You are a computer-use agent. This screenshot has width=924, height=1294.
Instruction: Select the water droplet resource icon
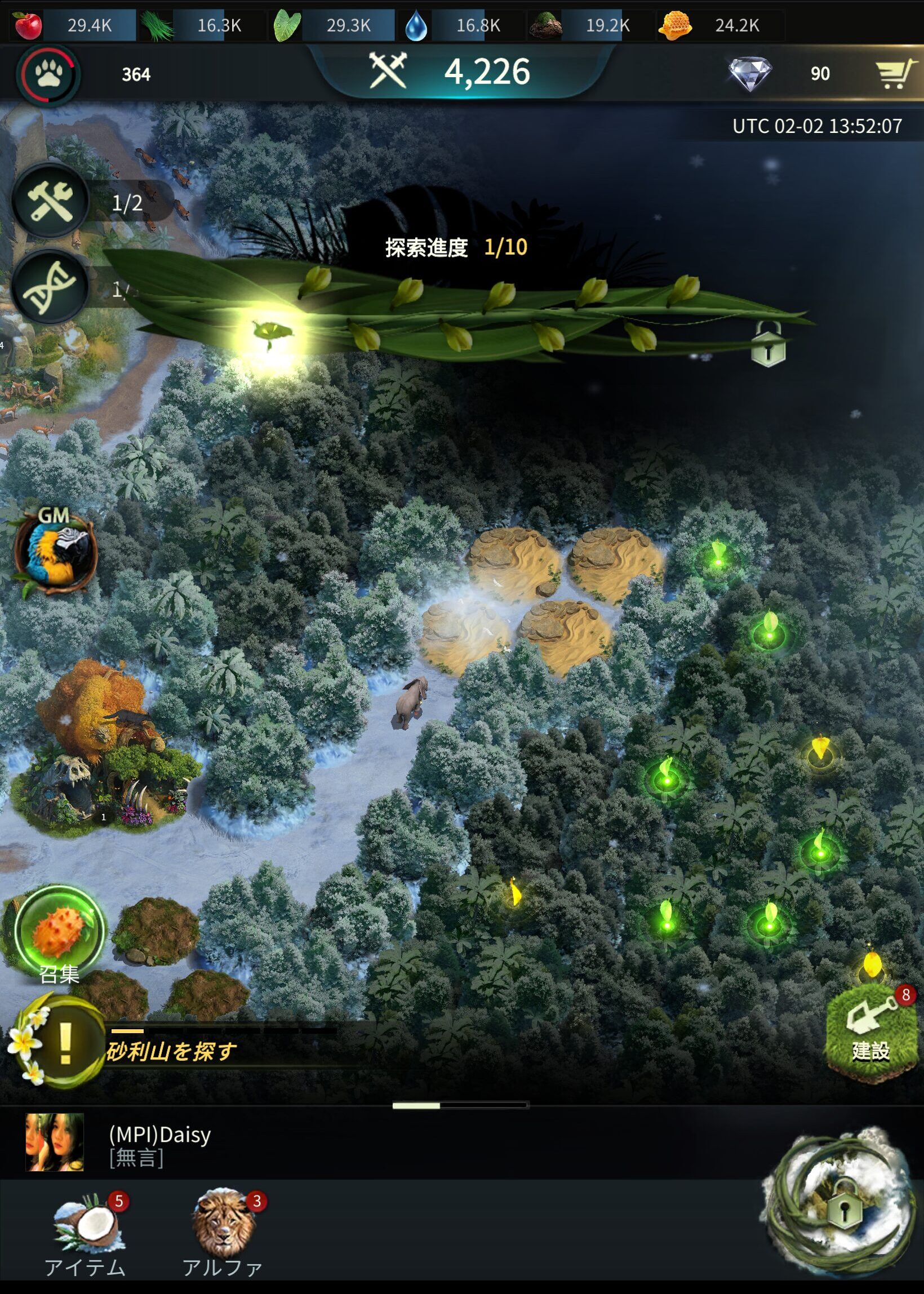click(x=416, y=26)
